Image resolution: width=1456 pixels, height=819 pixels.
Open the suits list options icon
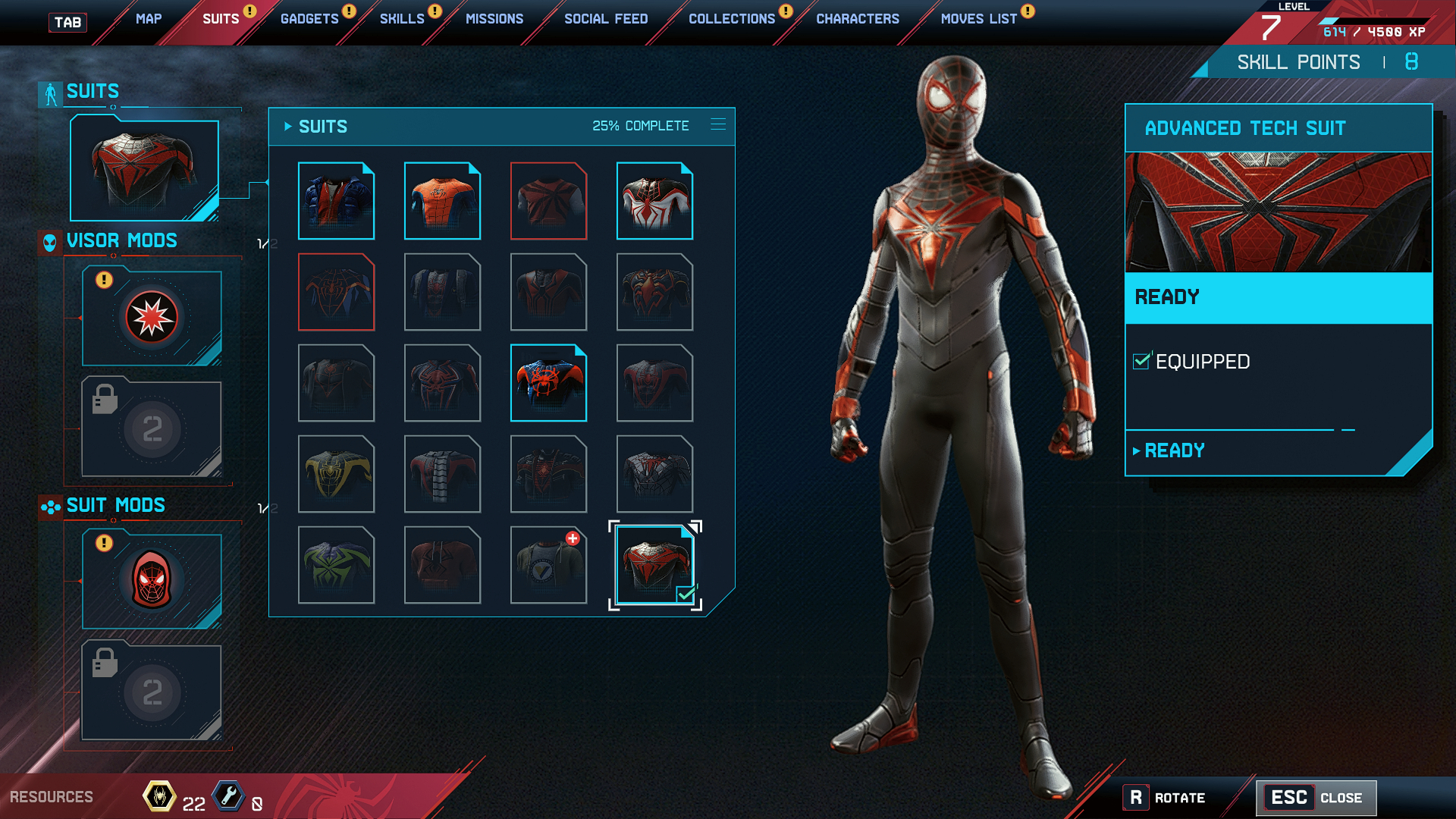718,124
